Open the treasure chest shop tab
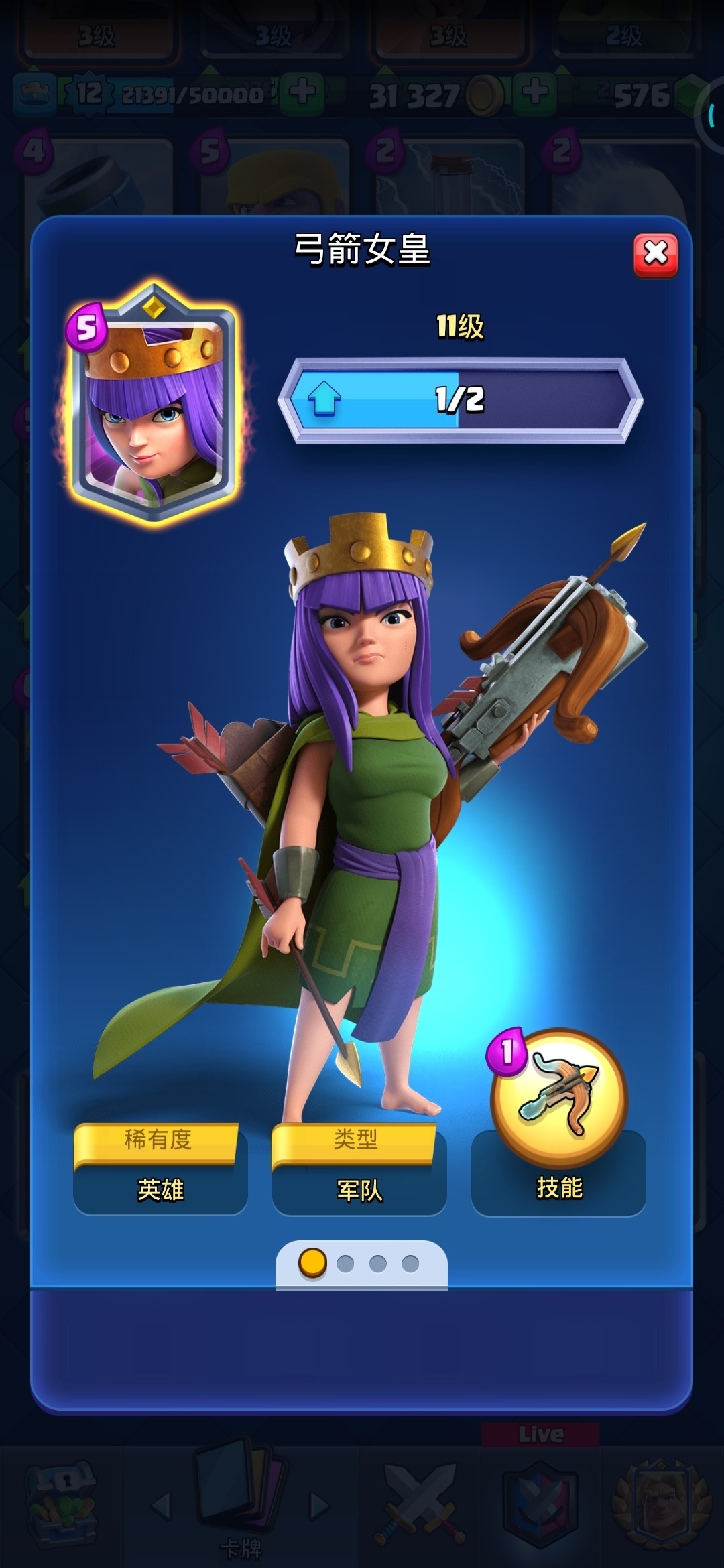This screenshot has width=724, height=1568. coord(62,1501)
